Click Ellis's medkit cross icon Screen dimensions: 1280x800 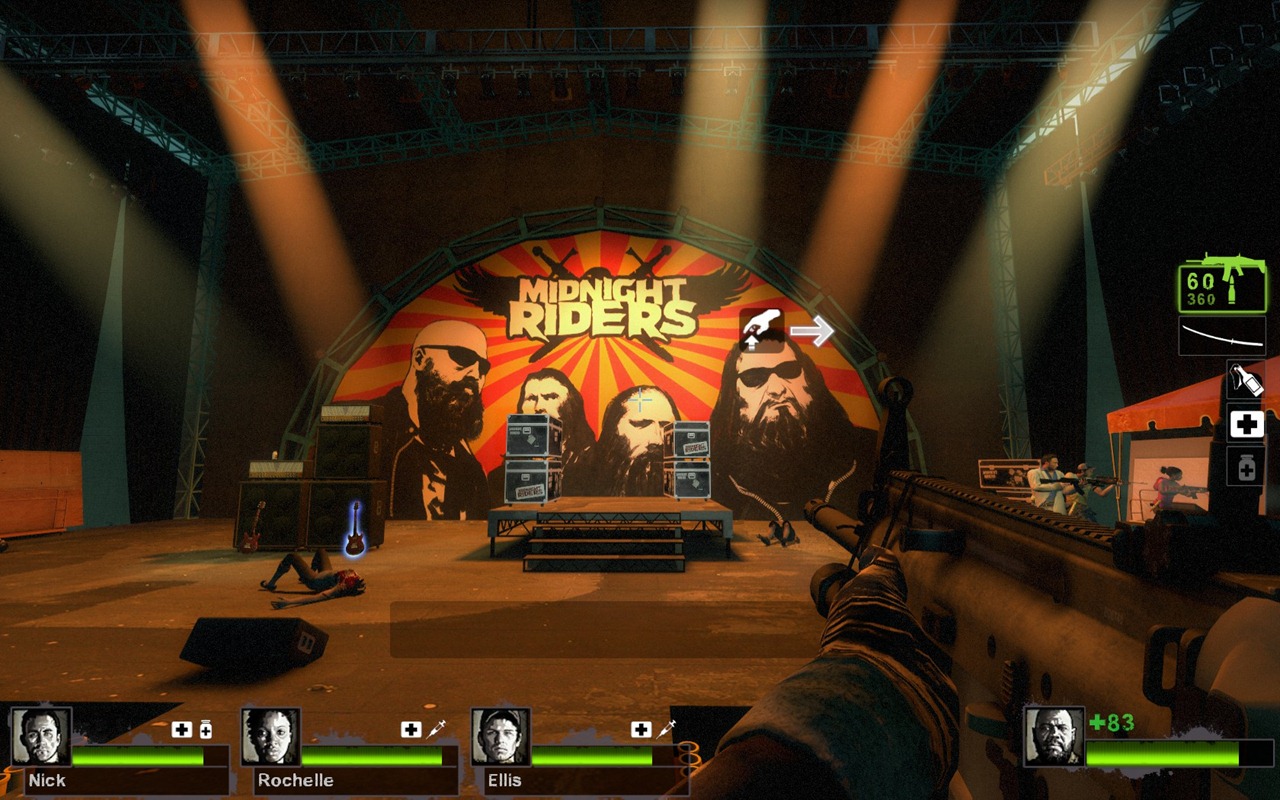[x=641, y=730]
